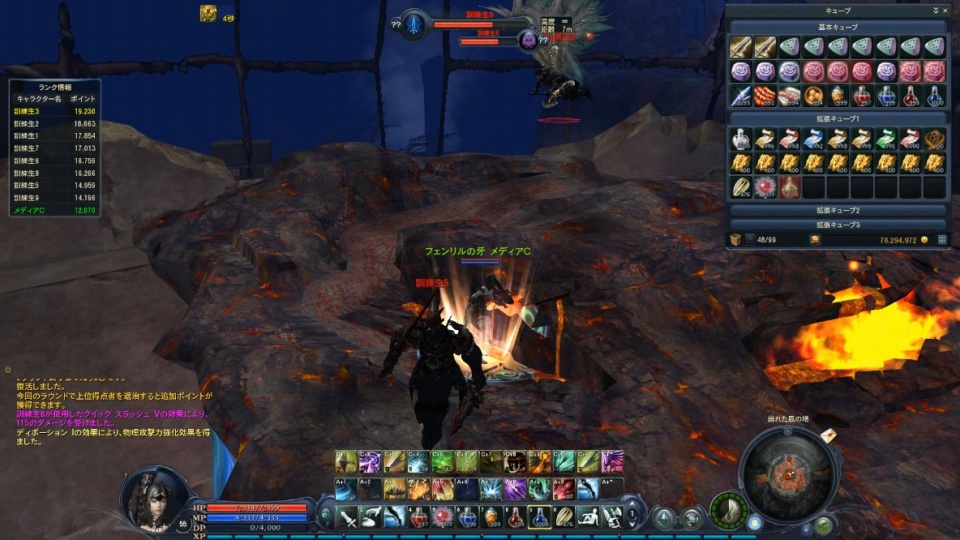Click the sort button beside the kinah total
Image resolution: width=960 pixels, height=540 pixels.
(941, 240)
